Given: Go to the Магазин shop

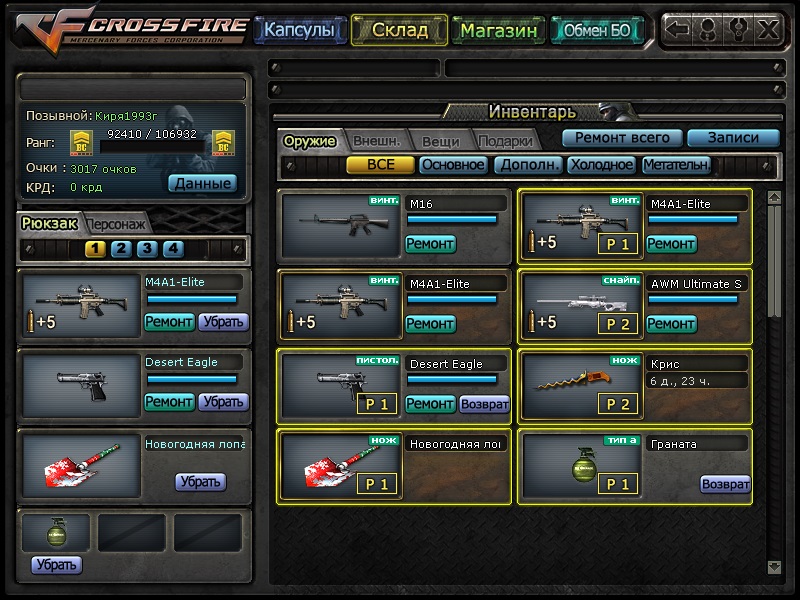Looking at the screenshot, I should coord(499,30).
